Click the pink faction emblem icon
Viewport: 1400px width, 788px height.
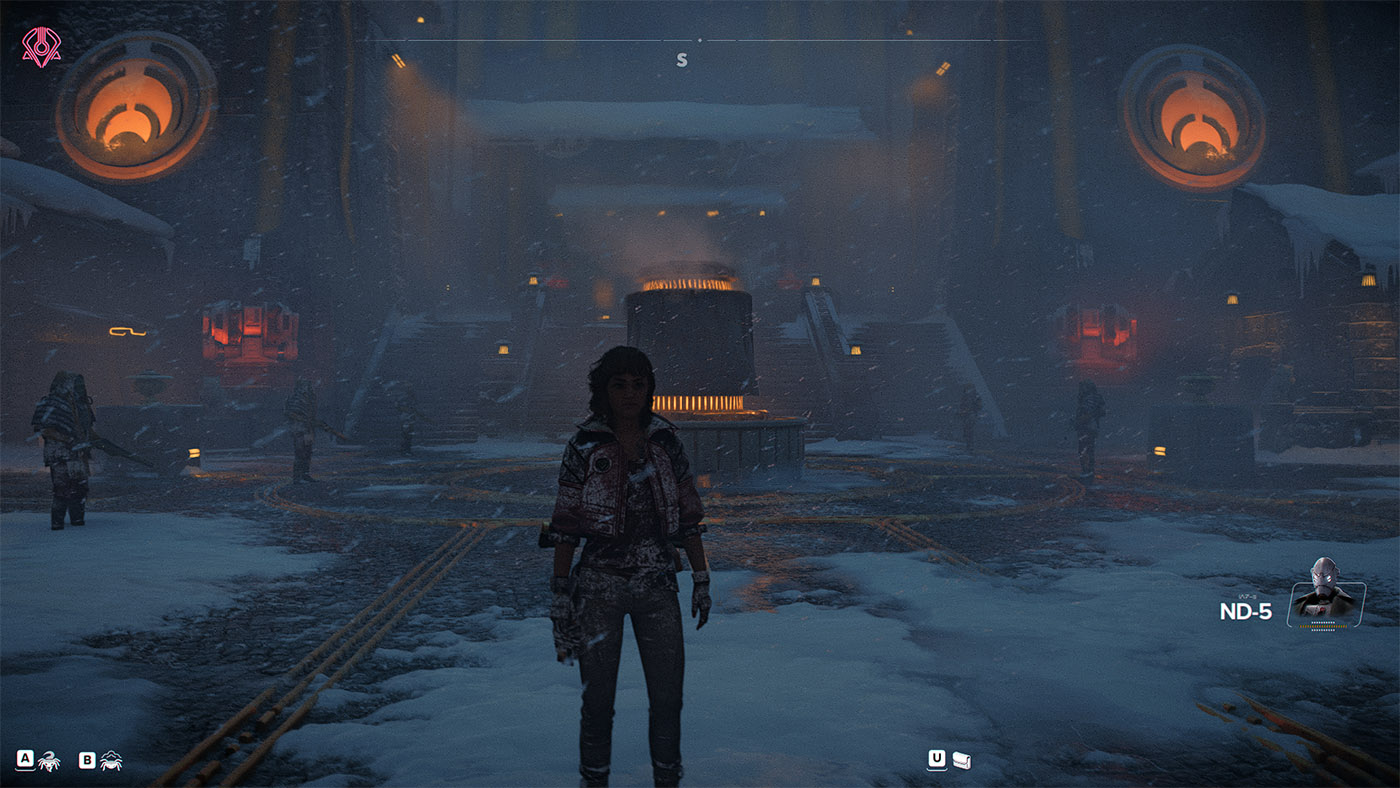41,47
